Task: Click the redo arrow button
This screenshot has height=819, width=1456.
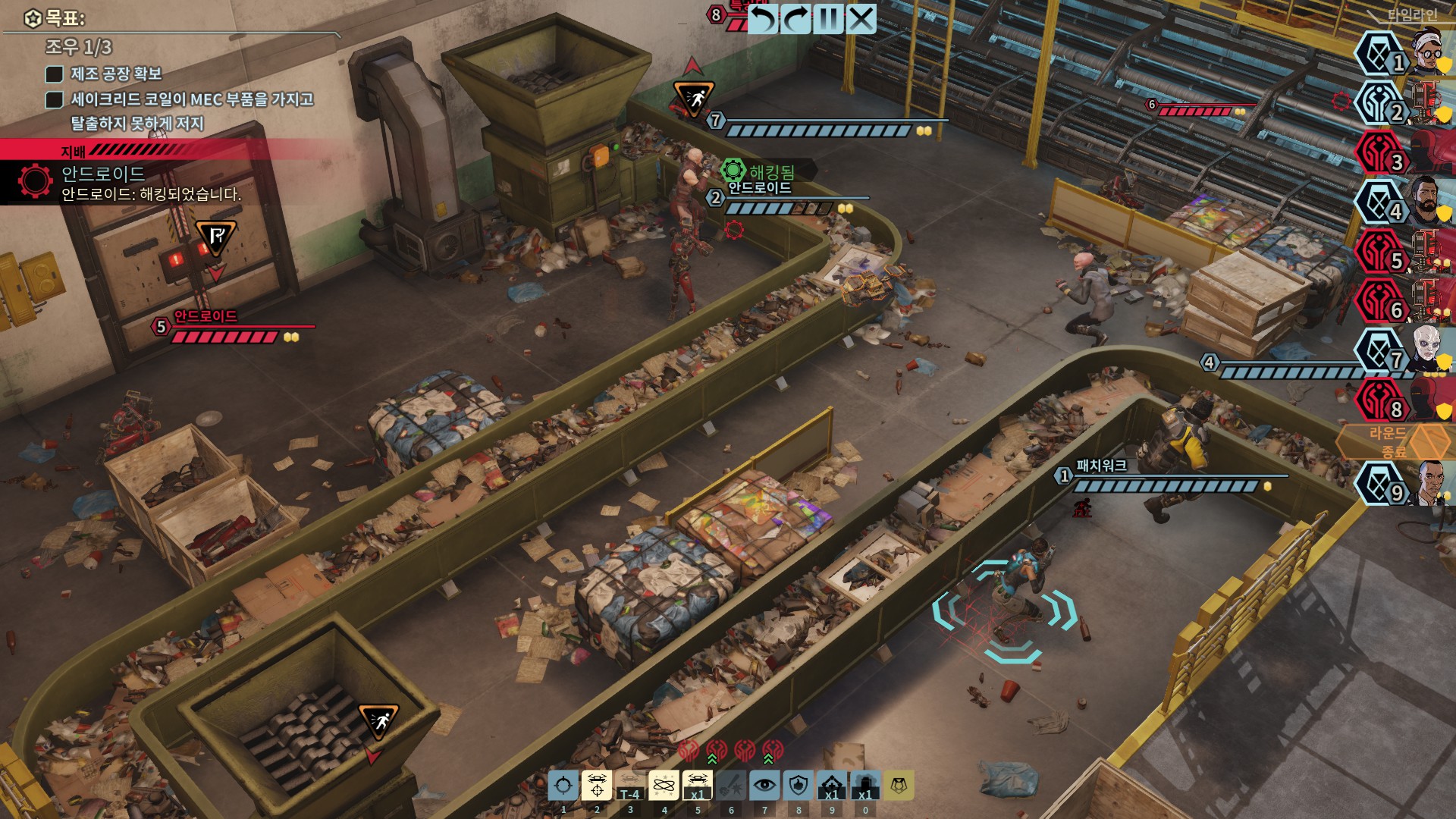Action: point(795,19)
